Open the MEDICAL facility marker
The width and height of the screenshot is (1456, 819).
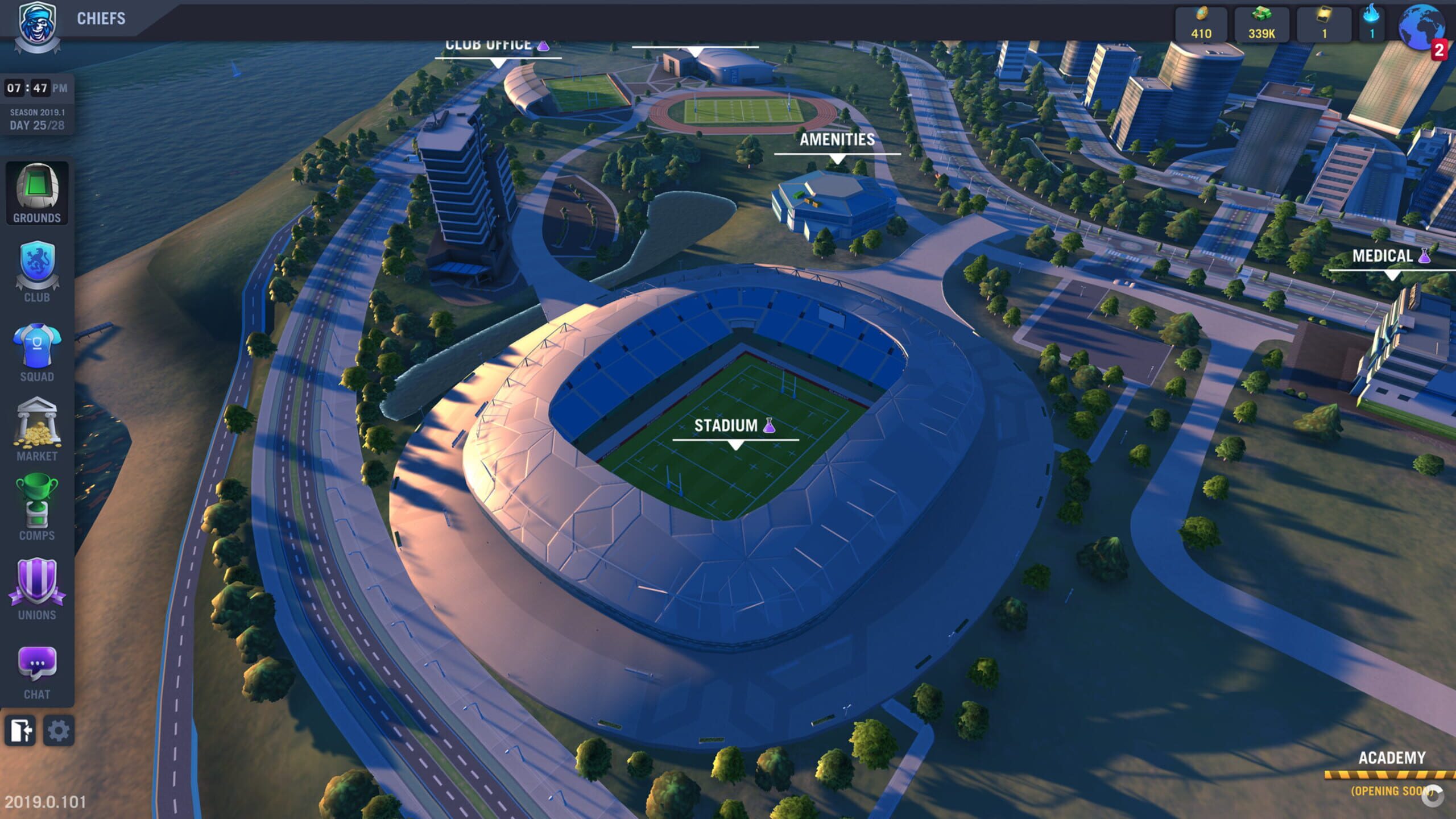1388,256
